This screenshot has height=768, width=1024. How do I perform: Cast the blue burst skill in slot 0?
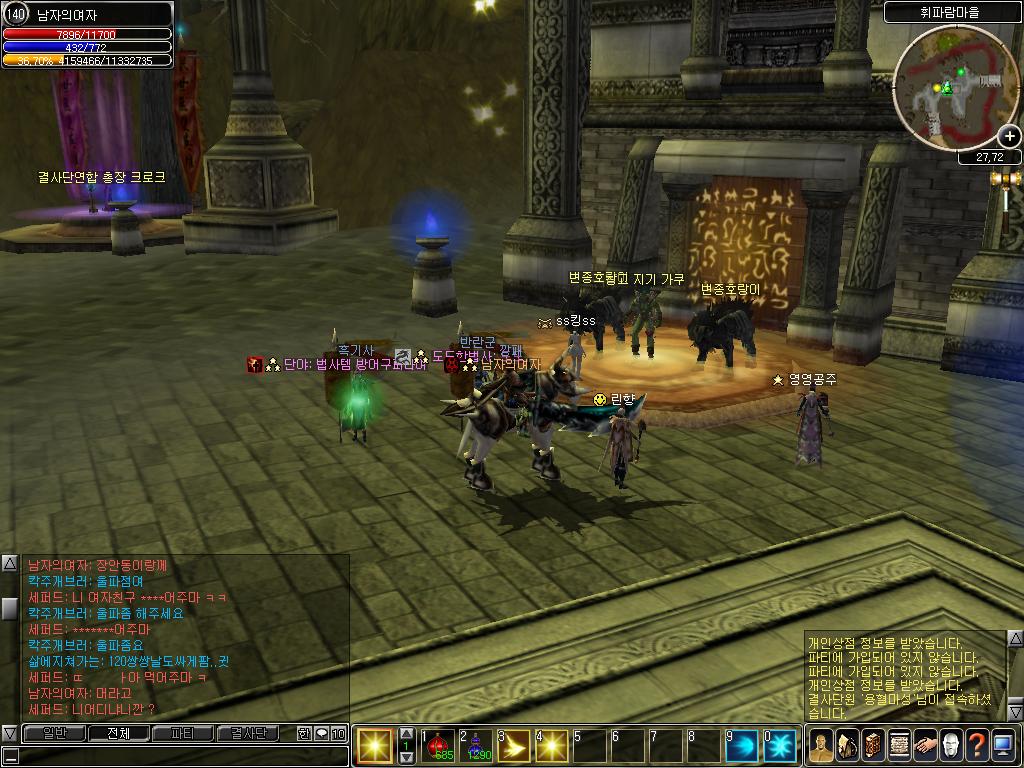[x=780, y=746]
